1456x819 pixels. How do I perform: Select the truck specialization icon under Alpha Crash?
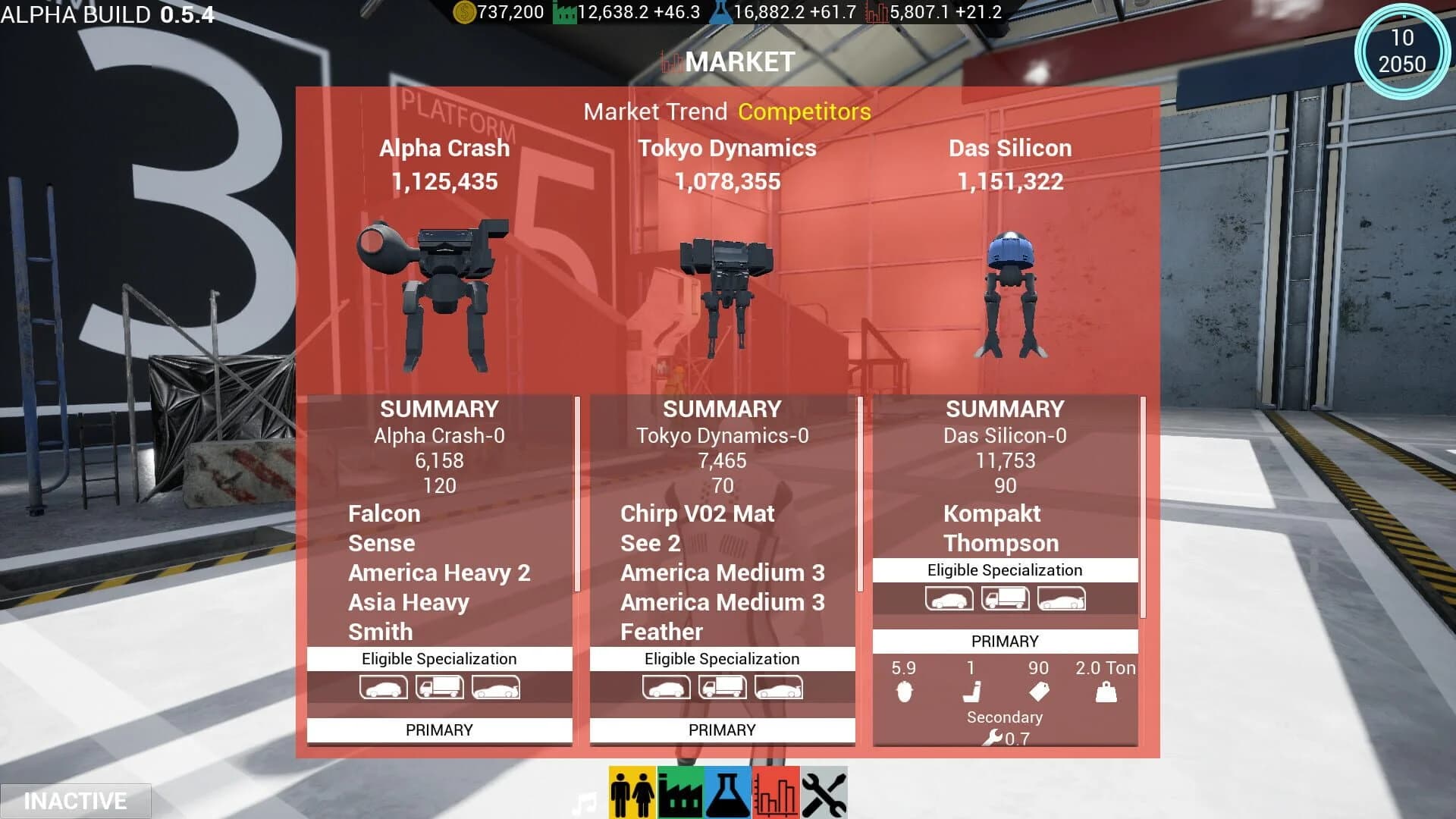coord(440,687)
